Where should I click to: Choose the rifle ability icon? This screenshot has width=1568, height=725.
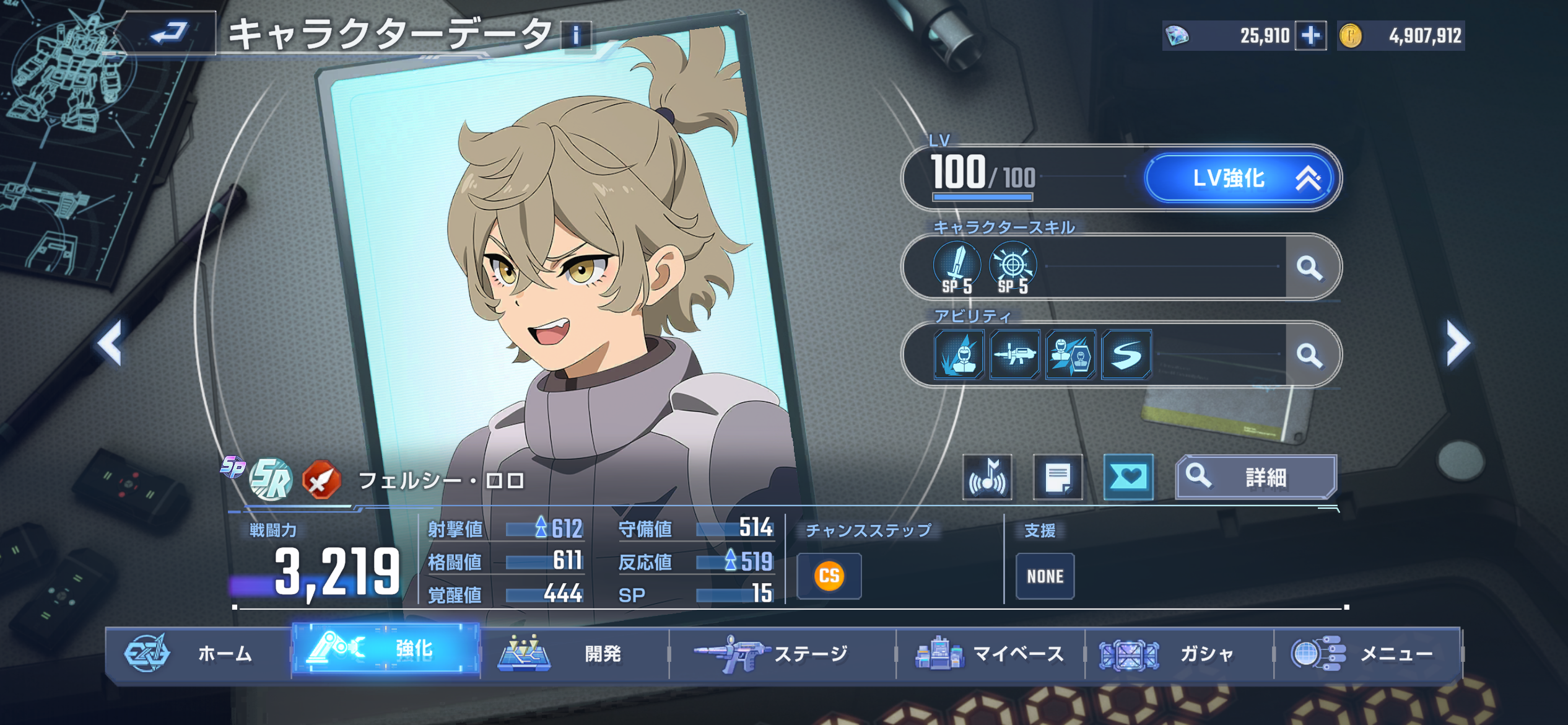click(x=1014, y=354)
